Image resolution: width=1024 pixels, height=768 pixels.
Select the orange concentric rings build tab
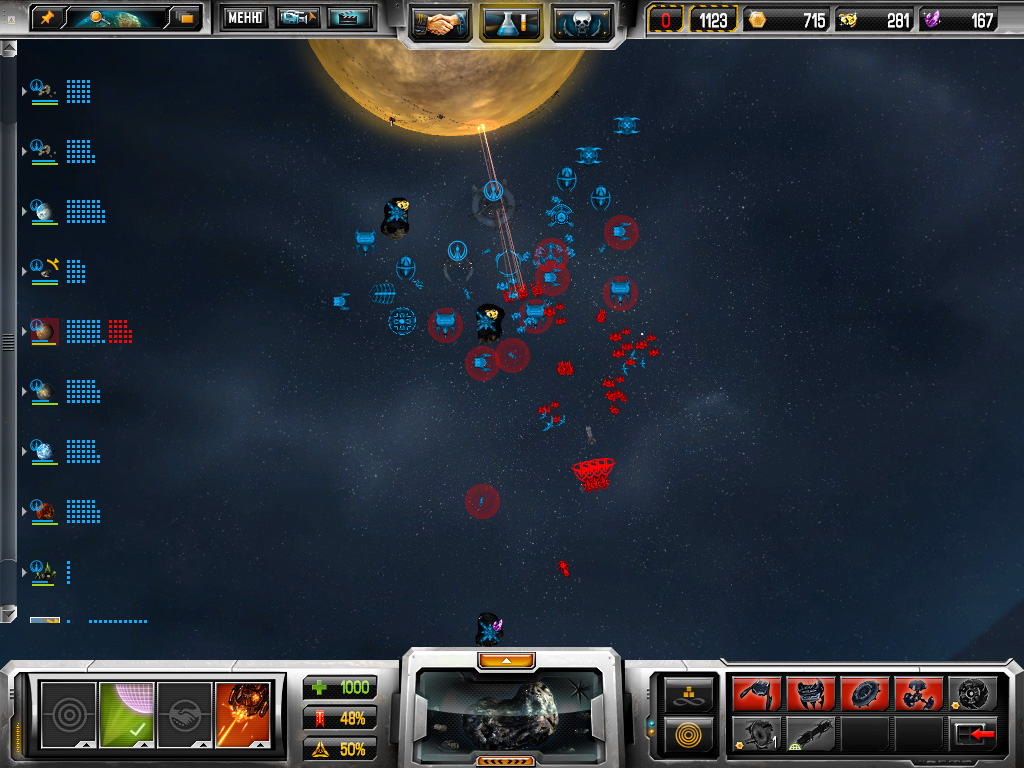coord(689,734)
